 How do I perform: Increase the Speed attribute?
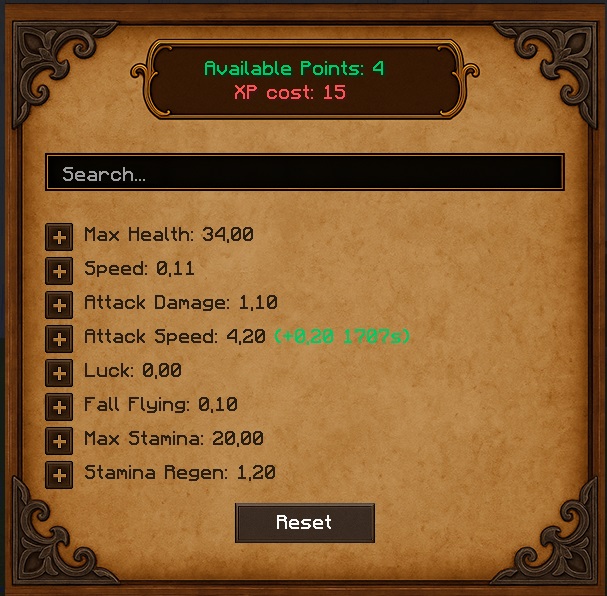pyautogui.click(x=59, y=271)
